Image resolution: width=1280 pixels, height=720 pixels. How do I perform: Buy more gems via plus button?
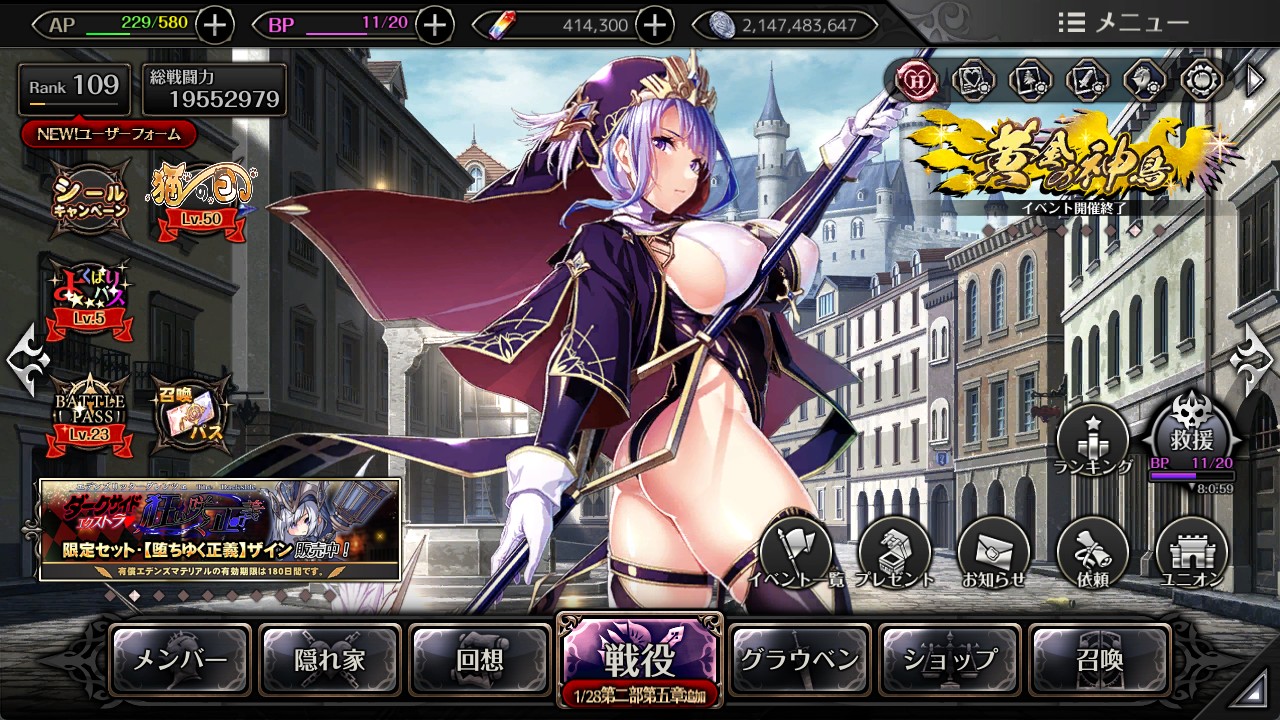[654, 25]
